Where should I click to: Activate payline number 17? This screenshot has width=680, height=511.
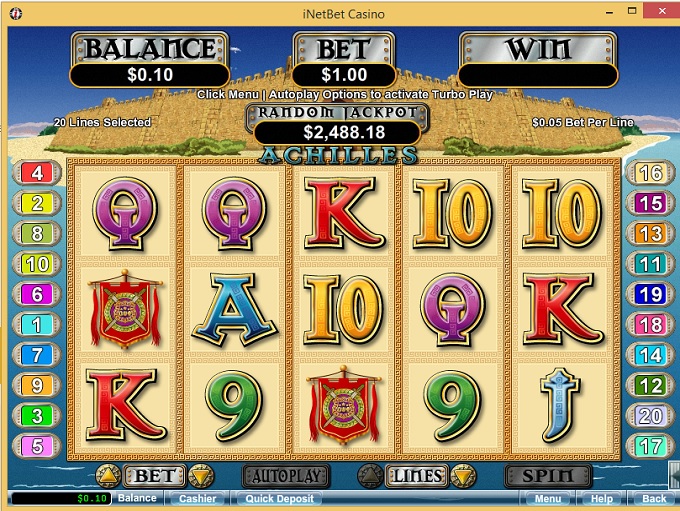click(x=650, y=446)
